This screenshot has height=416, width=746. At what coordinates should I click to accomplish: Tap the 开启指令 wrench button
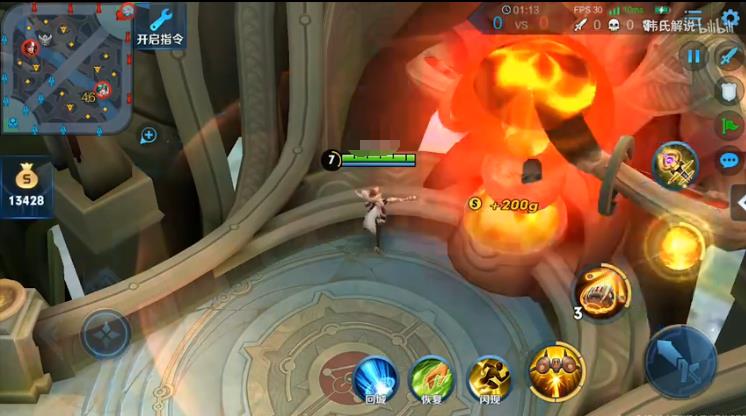[x=159, y=26]
